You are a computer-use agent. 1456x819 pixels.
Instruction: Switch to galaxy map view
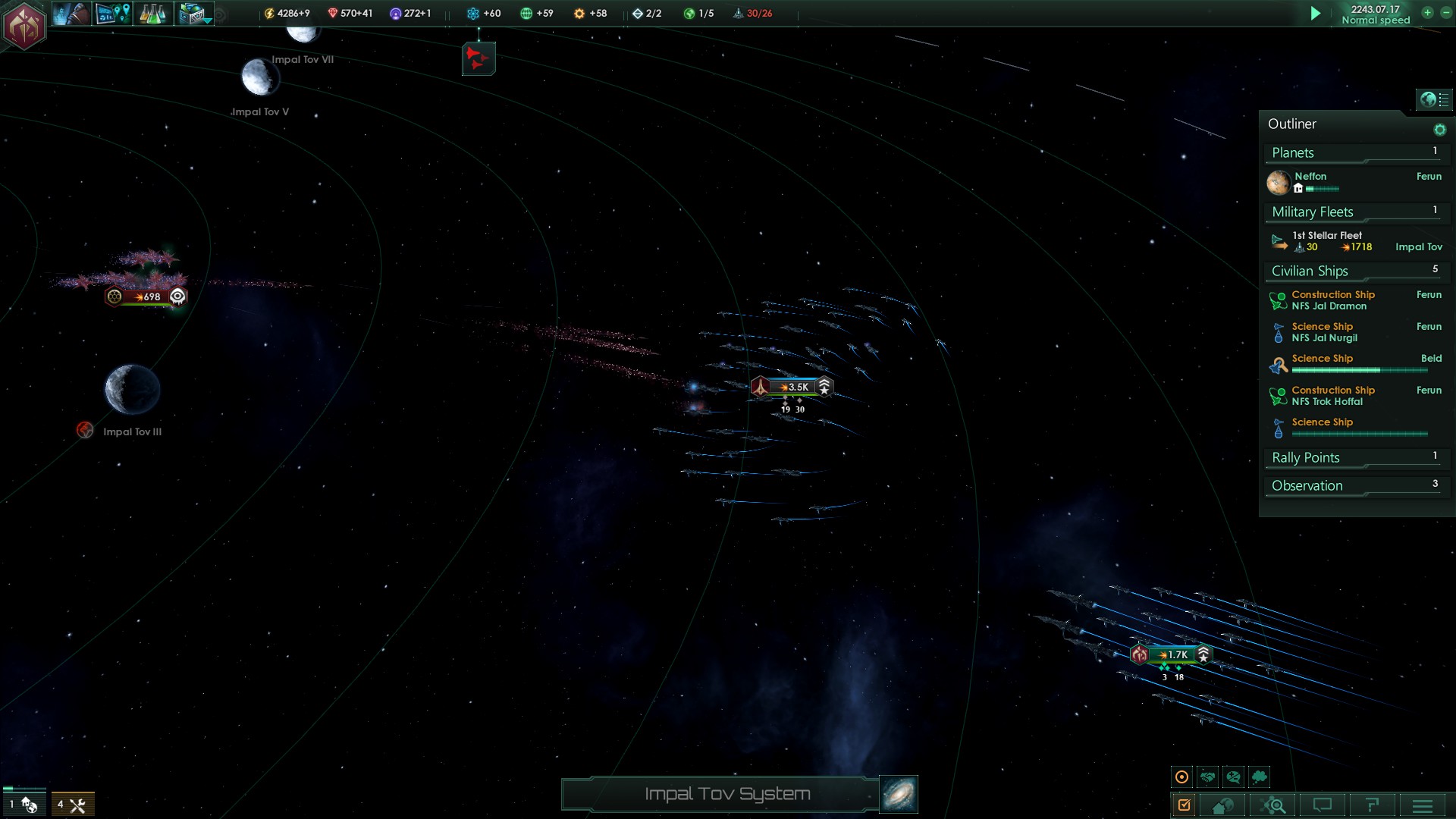coord(899,794)
